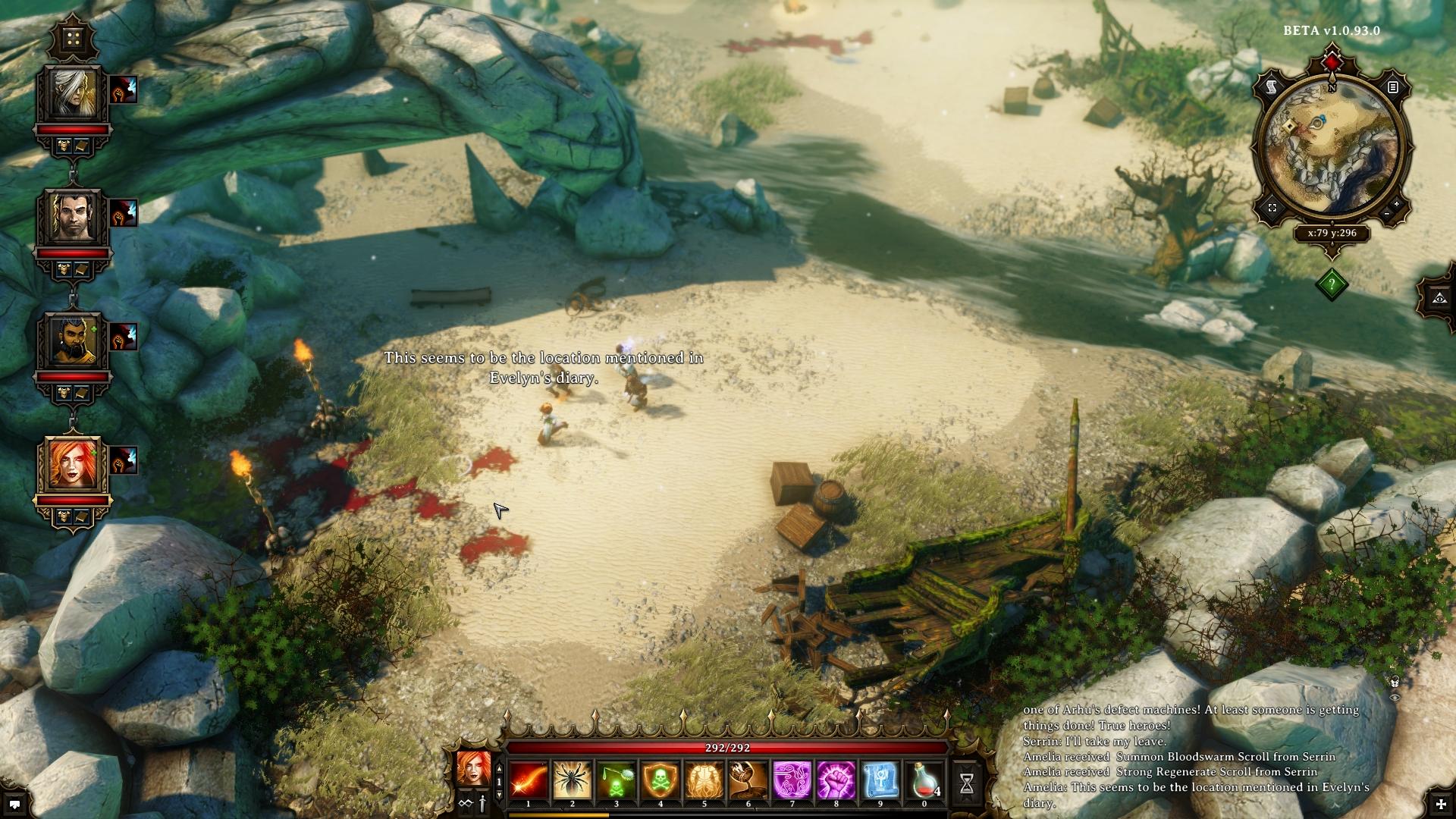This screenshot has width=1456, height=819.
Task: Open the party formation dice button
Action: [x=74, y=38]
